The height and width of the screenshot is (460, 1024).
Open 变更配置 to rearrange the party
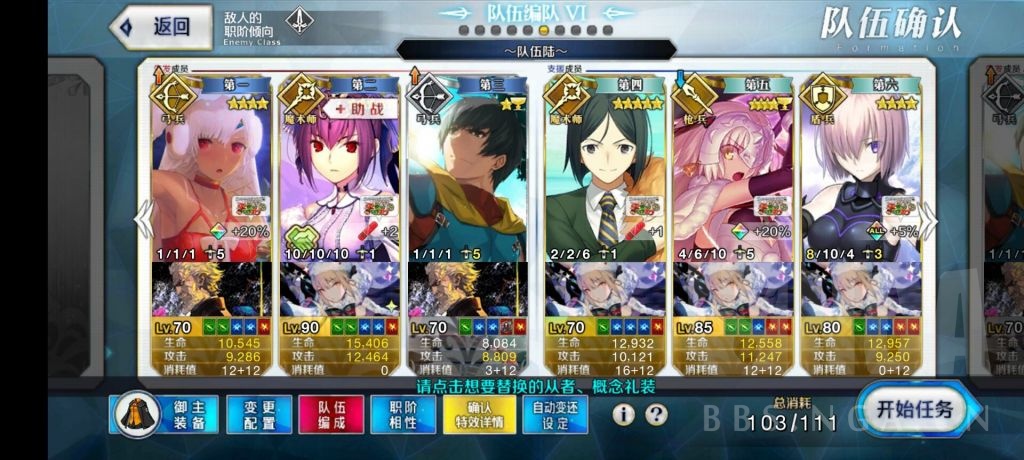(258, 415)
